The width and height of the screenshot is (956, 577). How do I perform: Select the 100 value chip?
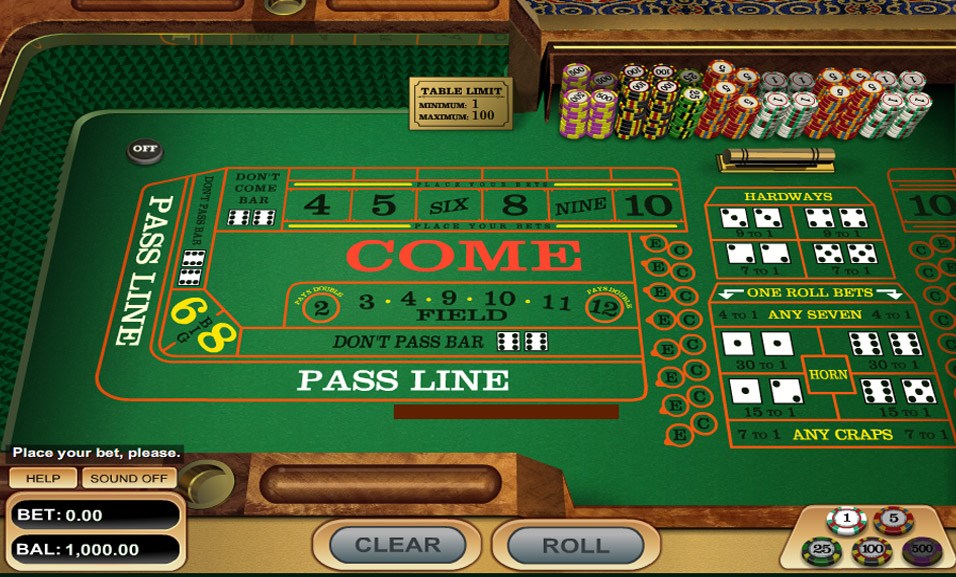click(x=872, y=551)
